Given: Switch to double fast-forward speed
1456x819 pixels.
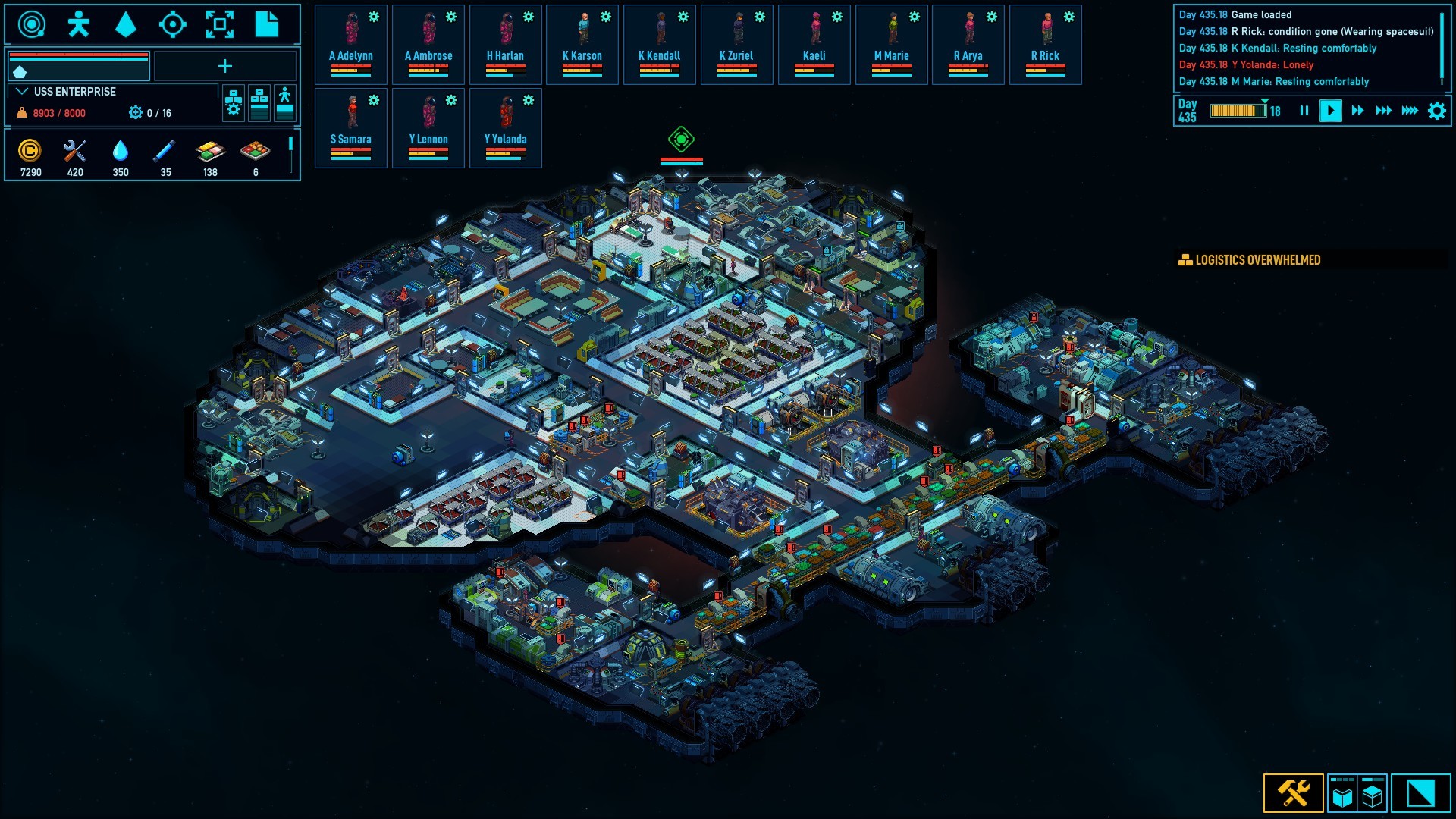Looking at the screenshot, I should [1383, 111].
